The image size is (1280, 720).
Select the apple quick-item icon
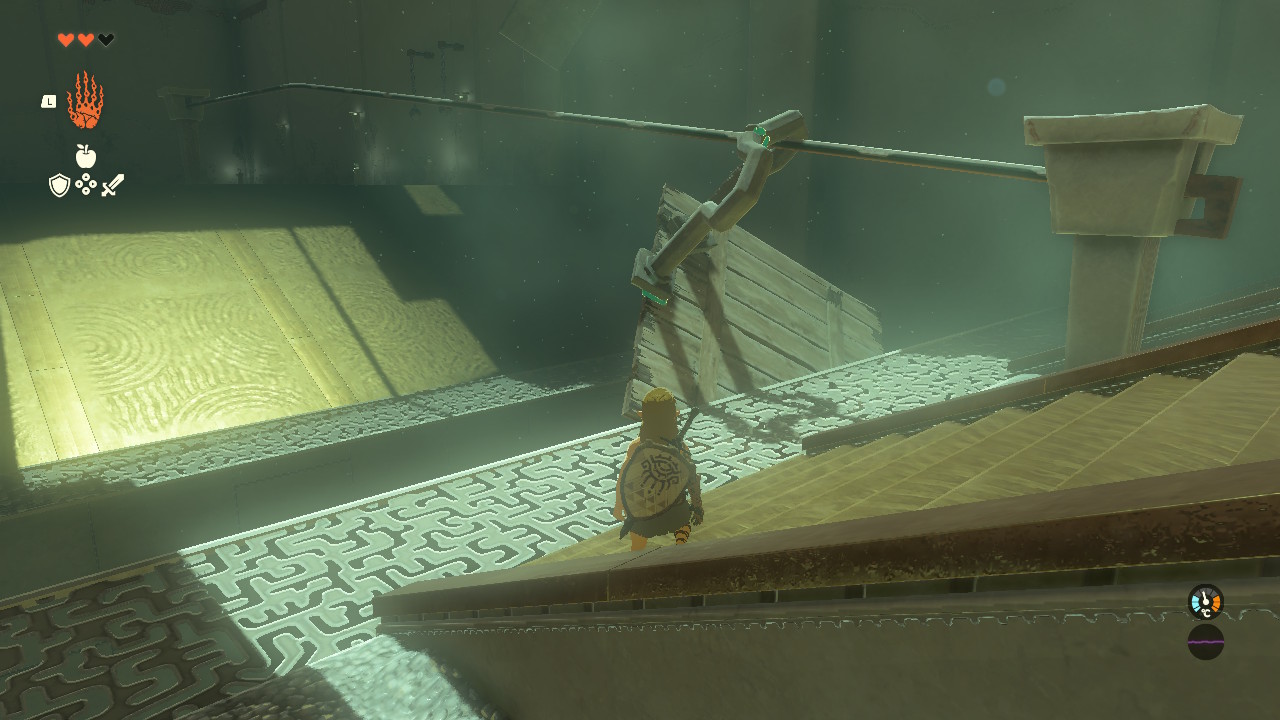pos(85,156)
